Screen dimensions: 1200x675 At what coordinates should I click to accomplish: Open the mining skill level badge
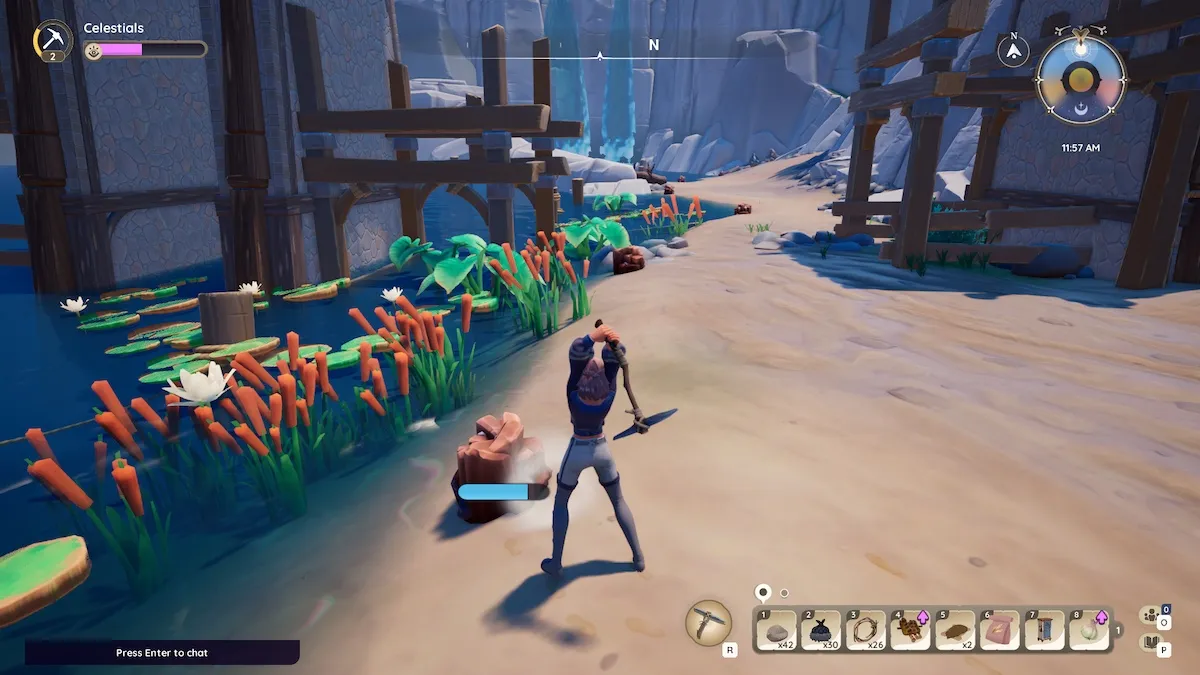pyautogui.click(x=52, y=41)
